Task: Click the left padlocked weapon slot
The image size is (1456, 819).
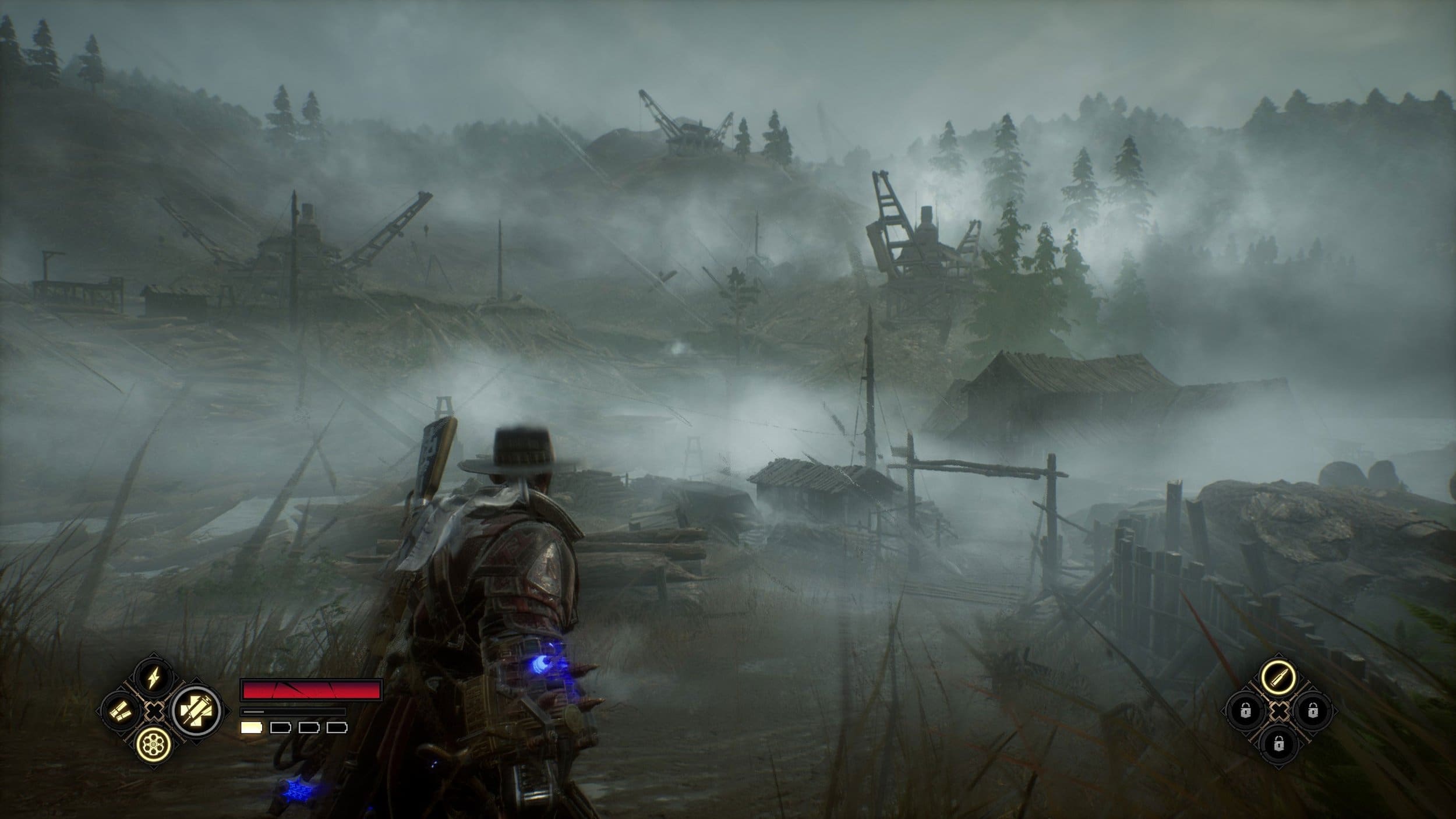Action: (x=1245, y=711)
